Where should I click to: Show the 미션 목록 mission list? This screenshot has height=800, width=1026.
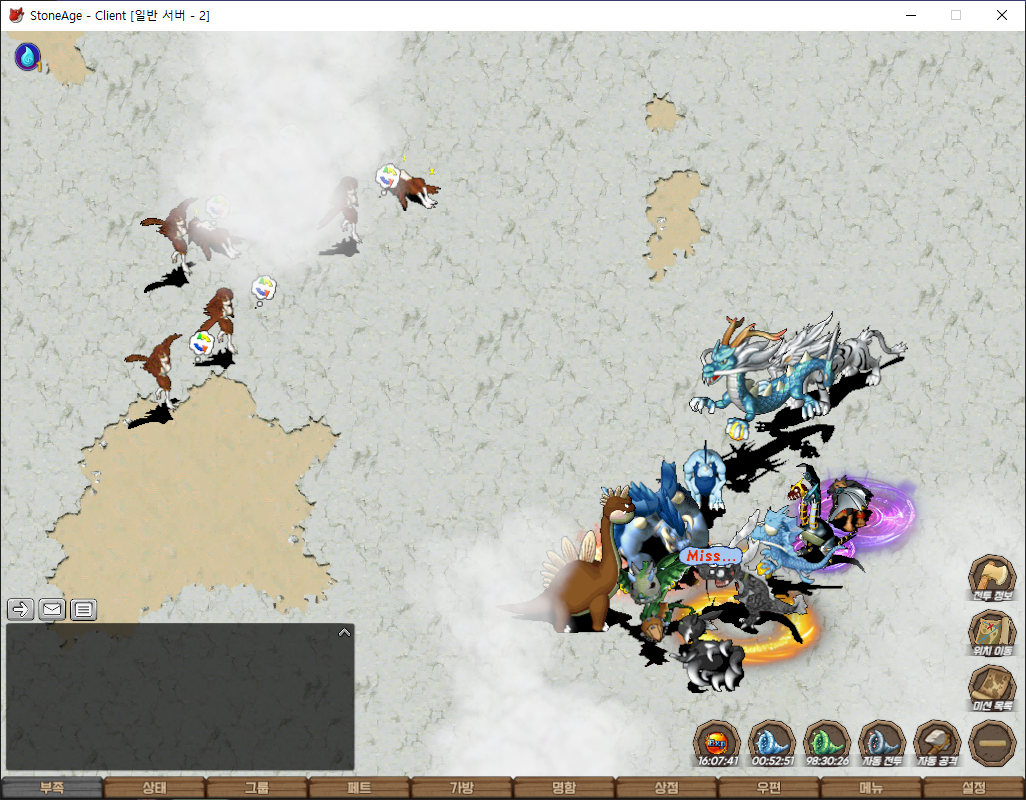[992, 689]
